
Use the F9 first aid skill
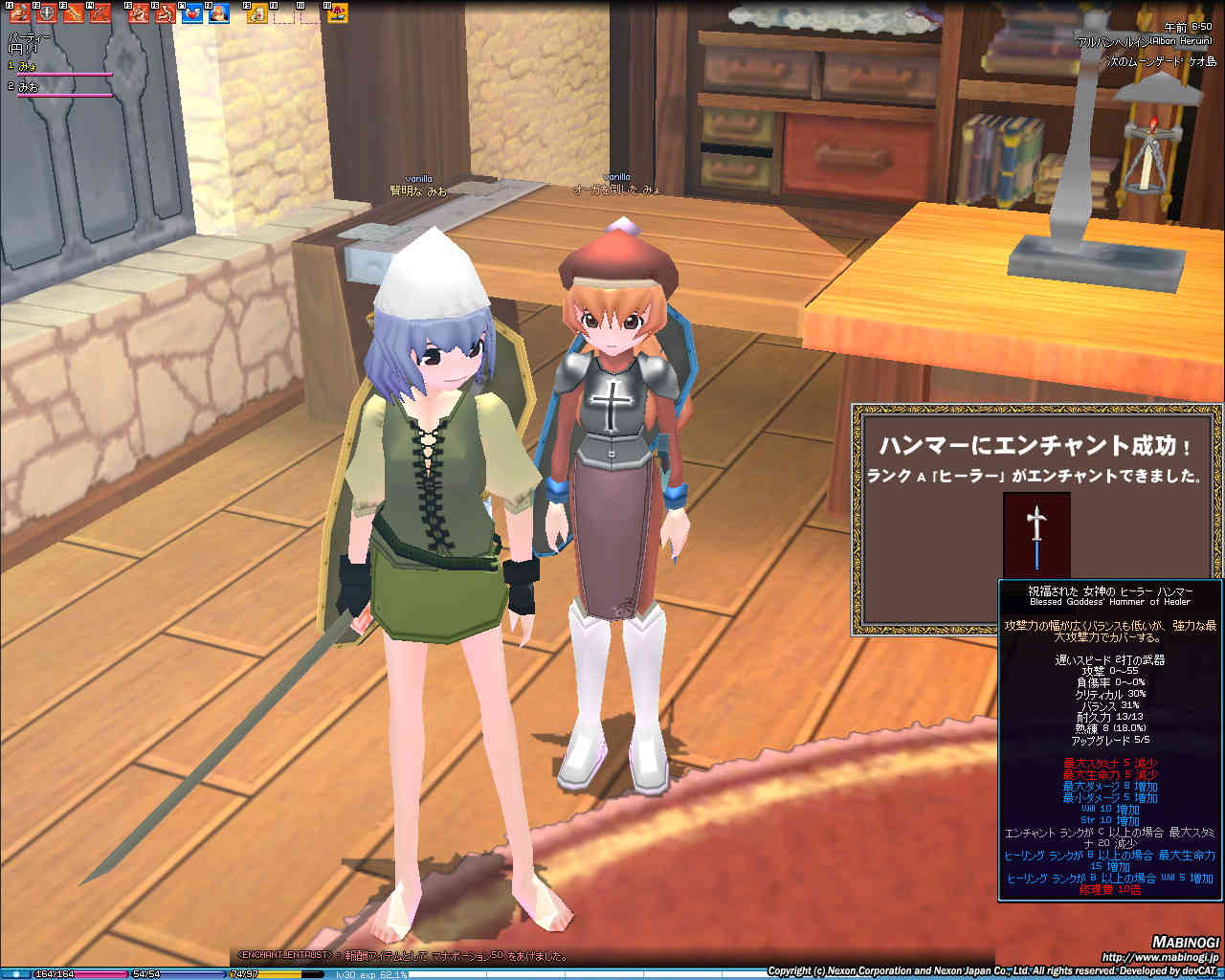pyautogui.click(x=257, y=13)
